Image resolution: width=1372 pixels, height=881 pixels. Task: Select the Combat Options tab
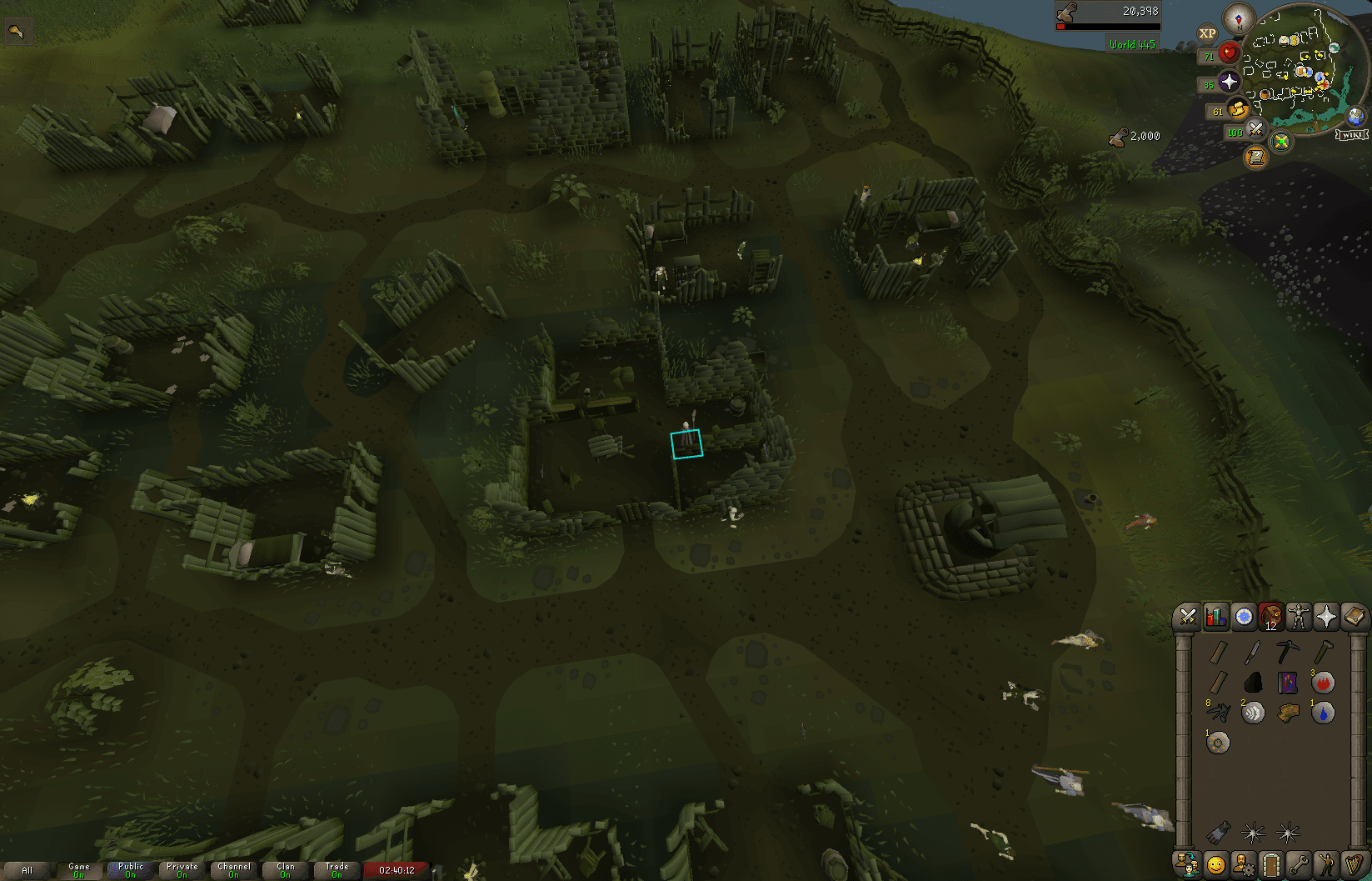1186,618
